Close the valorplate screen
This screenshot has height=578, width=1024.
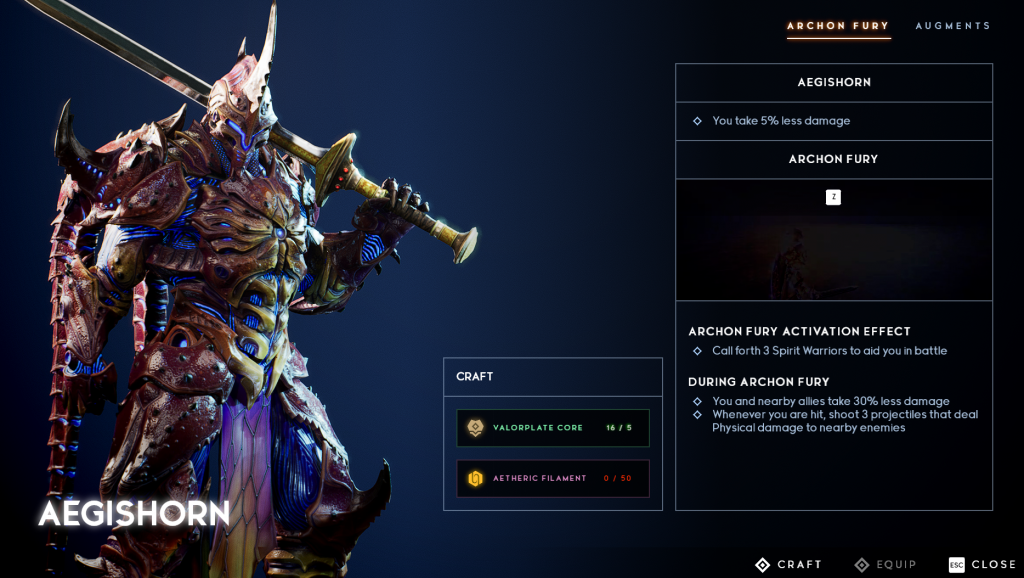(982, 565)
